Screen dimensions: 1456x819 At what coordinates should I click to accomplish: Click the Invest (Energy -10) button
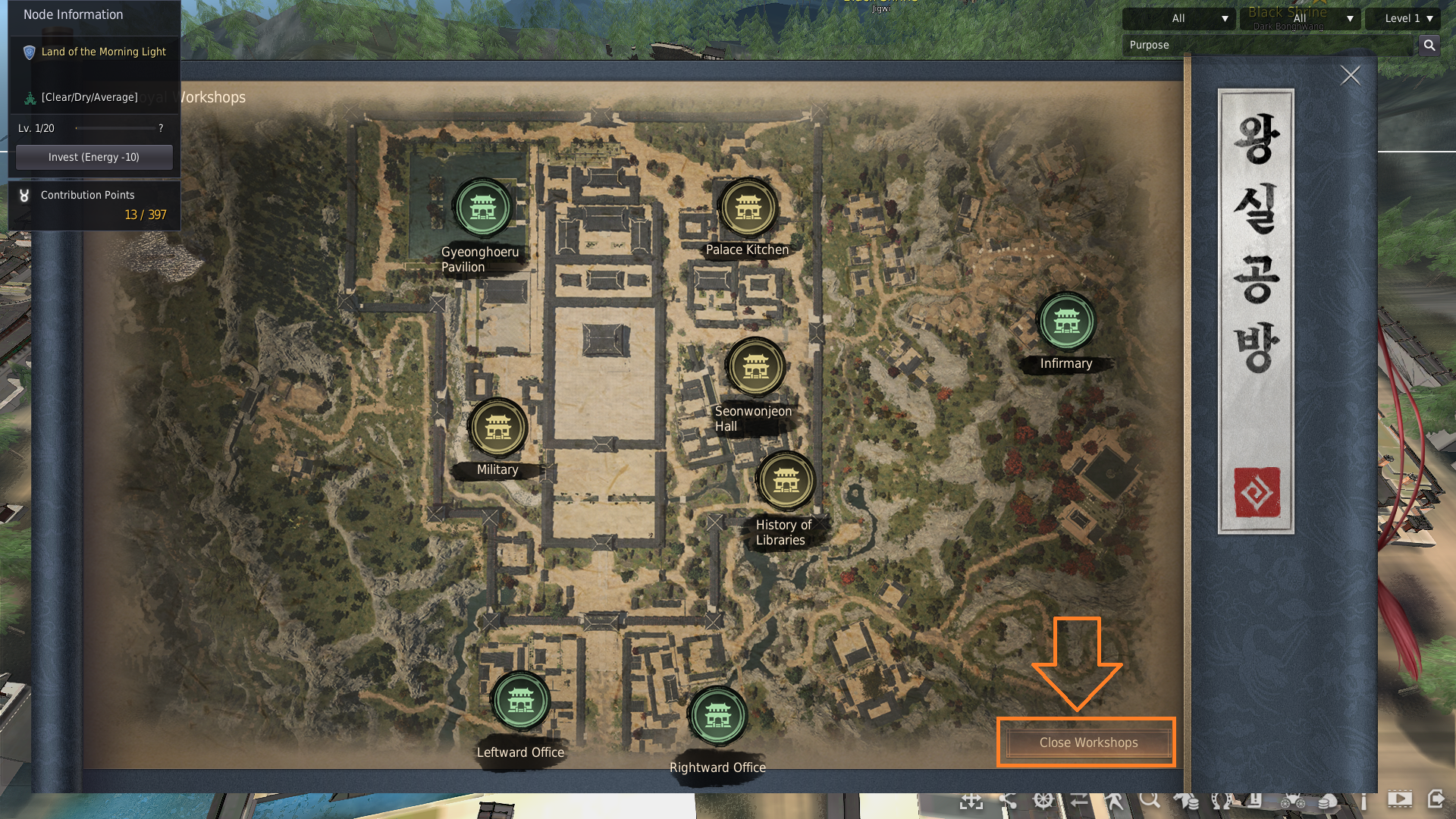(x=93, y=157)
